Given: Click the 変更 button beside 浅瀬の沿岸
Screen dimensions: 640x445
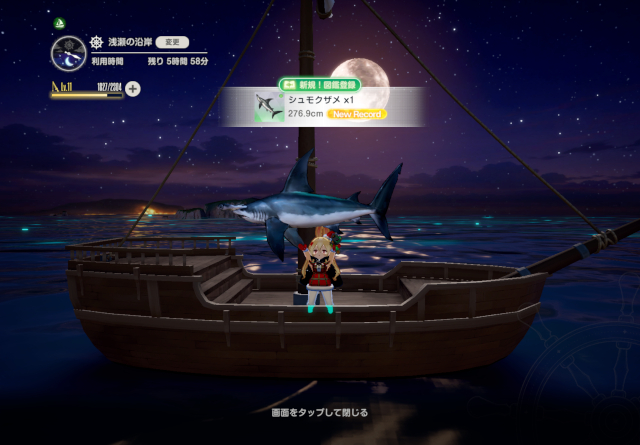Looking at the screenshot, I should [172, 43].
